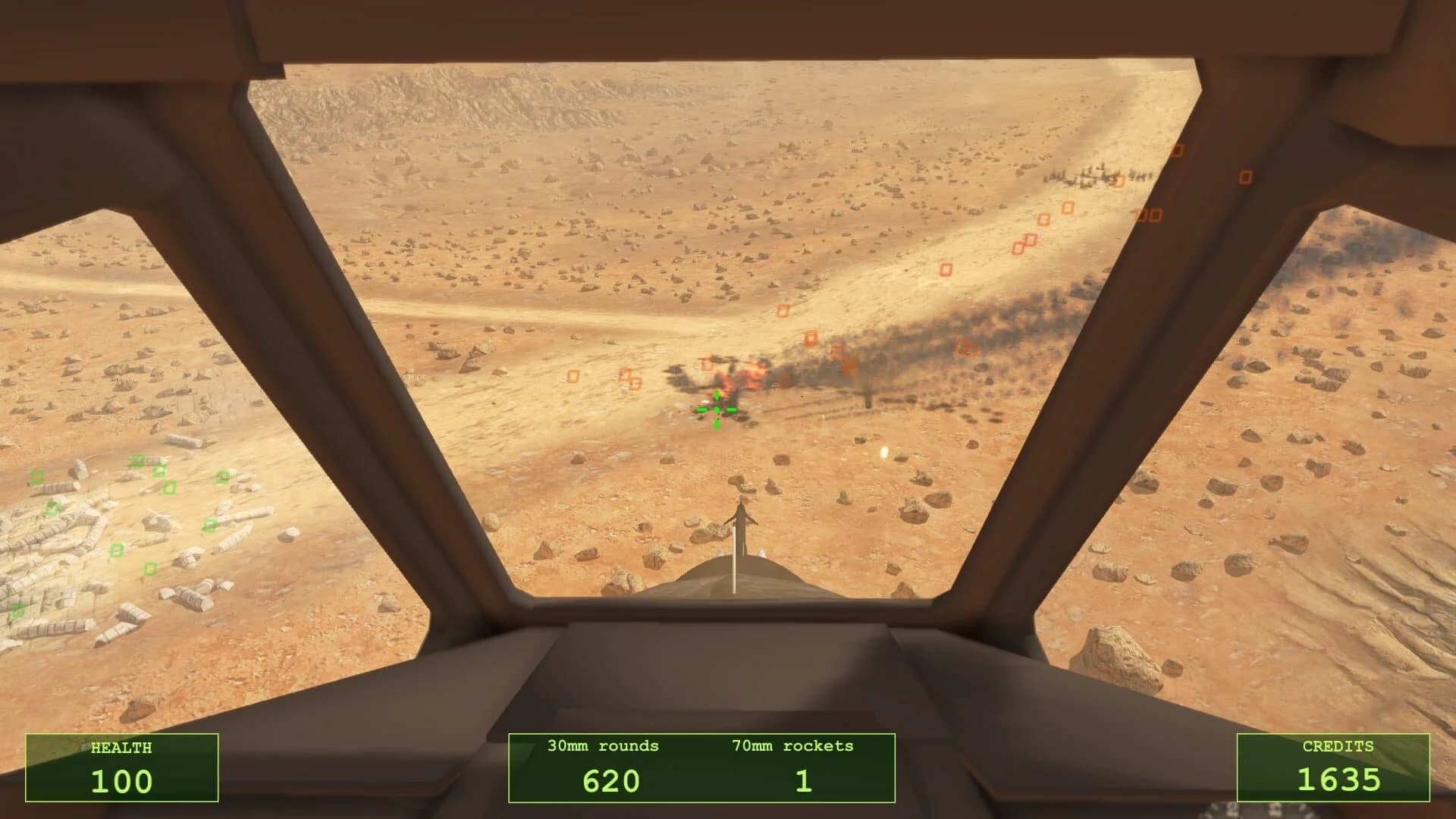Toggle the CREDITS display panel
This screenshot has height=819, width=1456.
[x=1332, y=767]
